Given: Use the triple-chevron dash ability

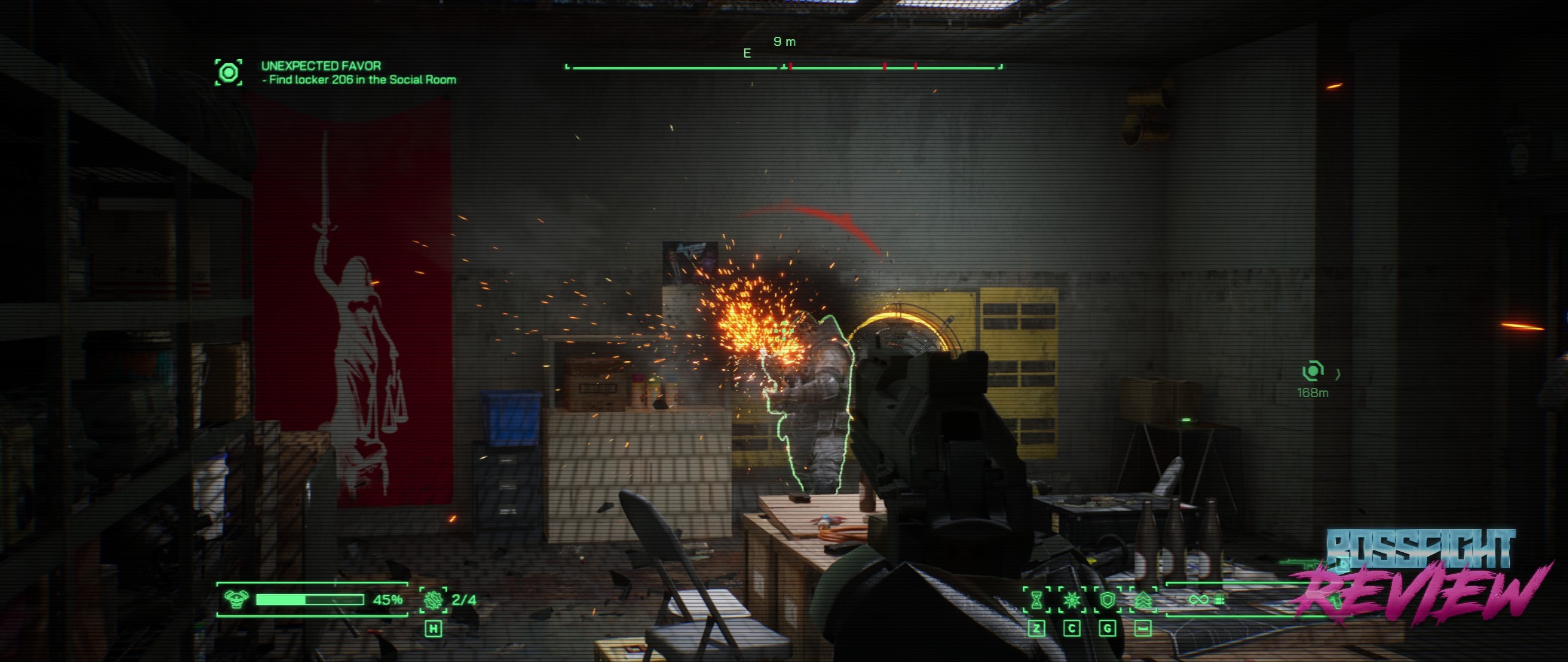Looking at the screenshot, I should tap(1142, 600).
